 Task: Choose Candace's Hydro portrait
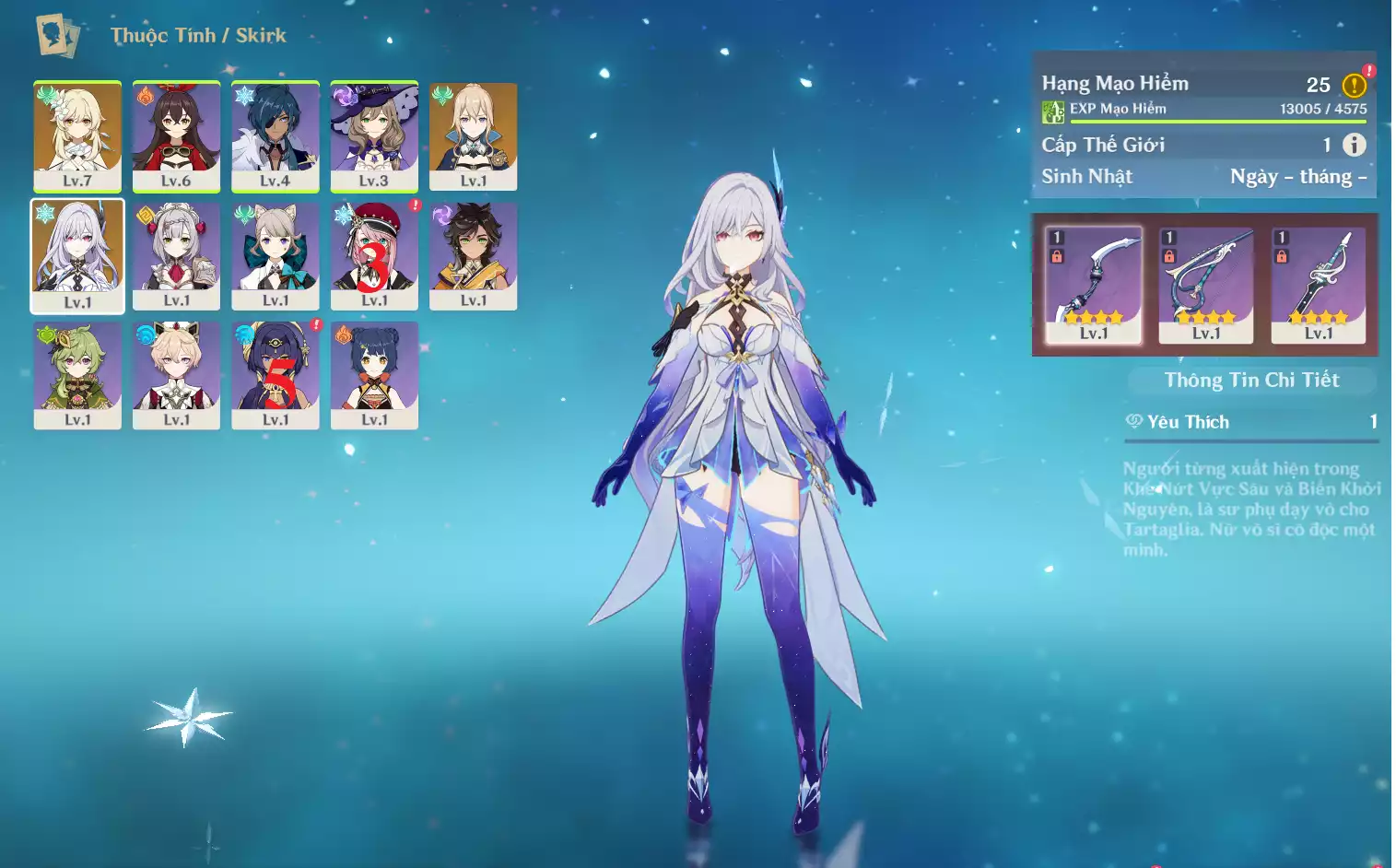(276, 374)
